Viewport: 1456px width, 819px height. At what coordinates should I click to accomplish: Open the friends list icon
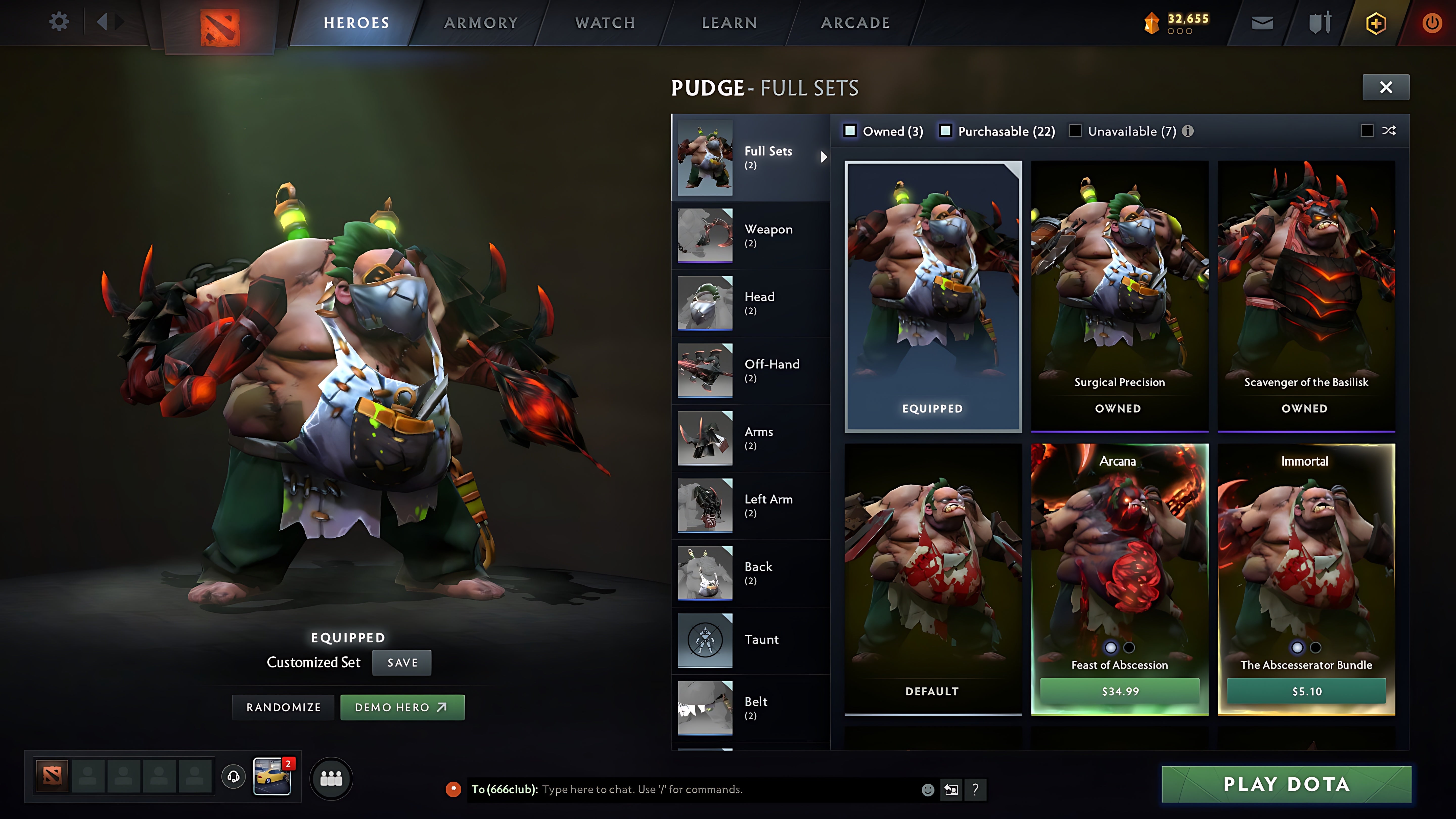point(331,778)
